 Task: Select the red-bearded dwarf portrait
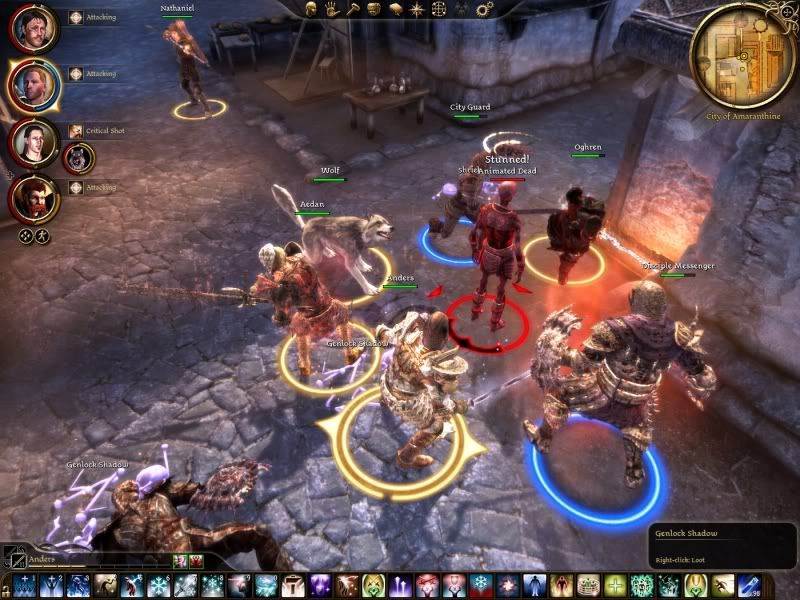pos(33,197)
